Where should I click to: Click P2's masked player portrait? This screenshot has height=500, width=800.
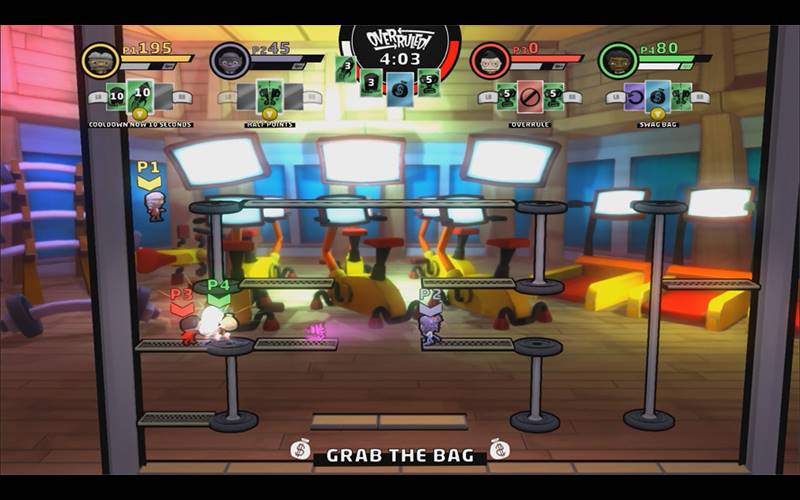(x=229, y=61)
